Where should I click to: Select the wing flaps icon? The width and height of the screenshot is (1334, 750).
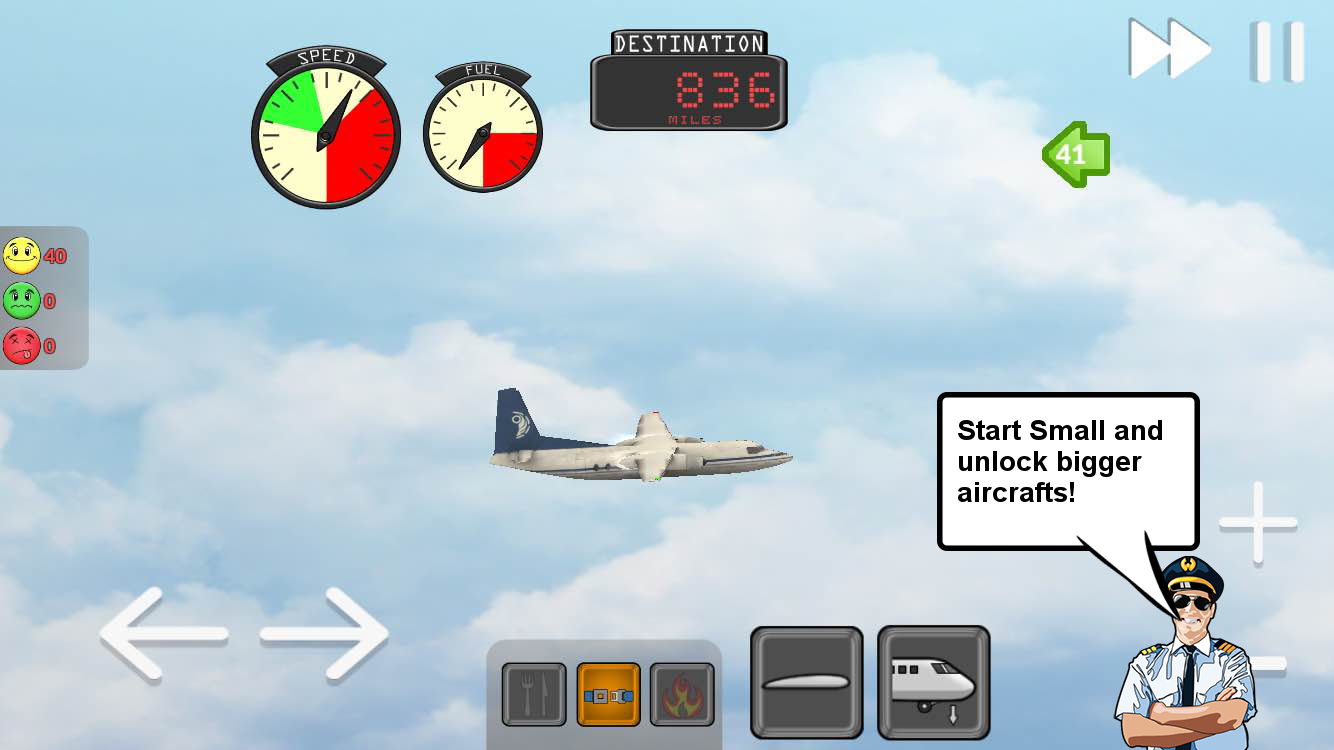[806, 681]
